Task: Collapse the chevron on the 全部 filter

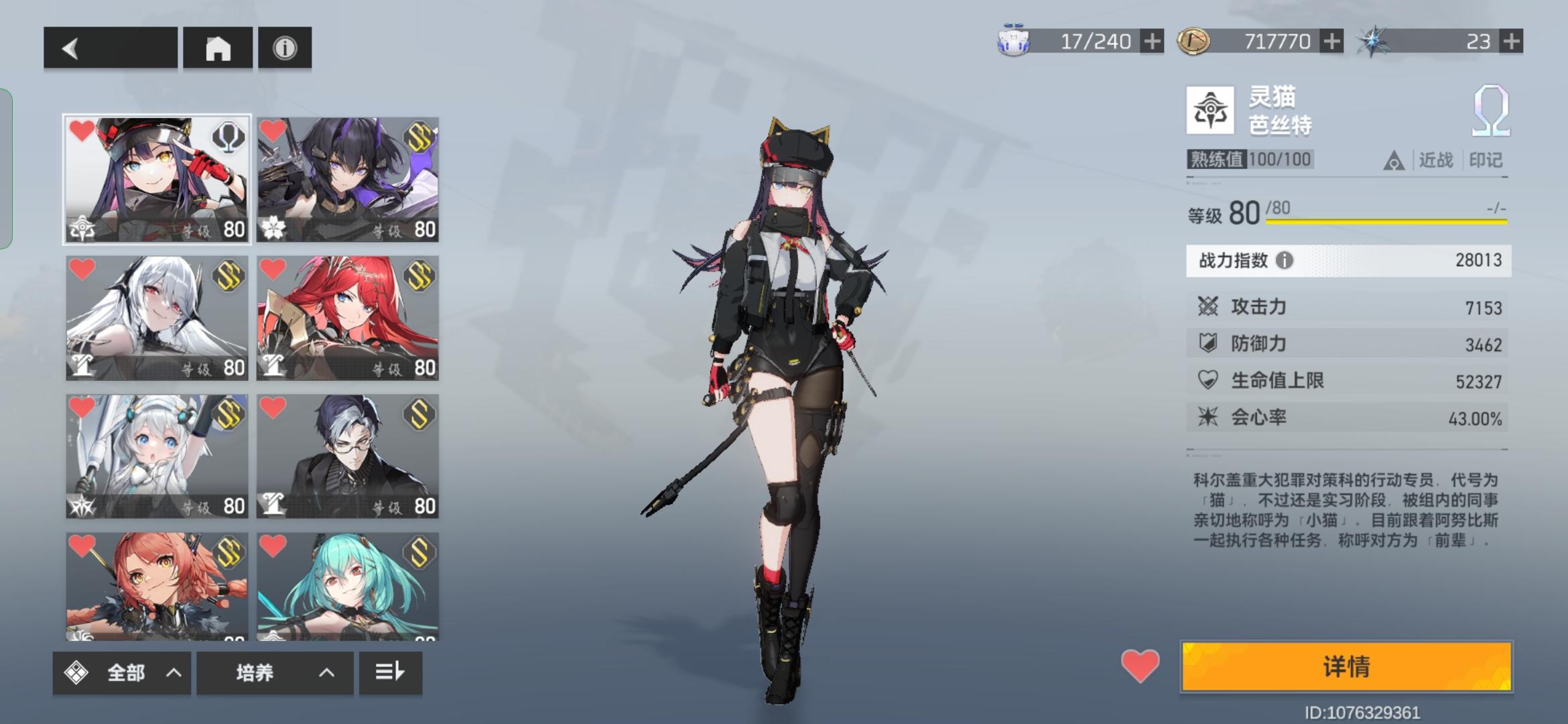Action: pos(174,673)
